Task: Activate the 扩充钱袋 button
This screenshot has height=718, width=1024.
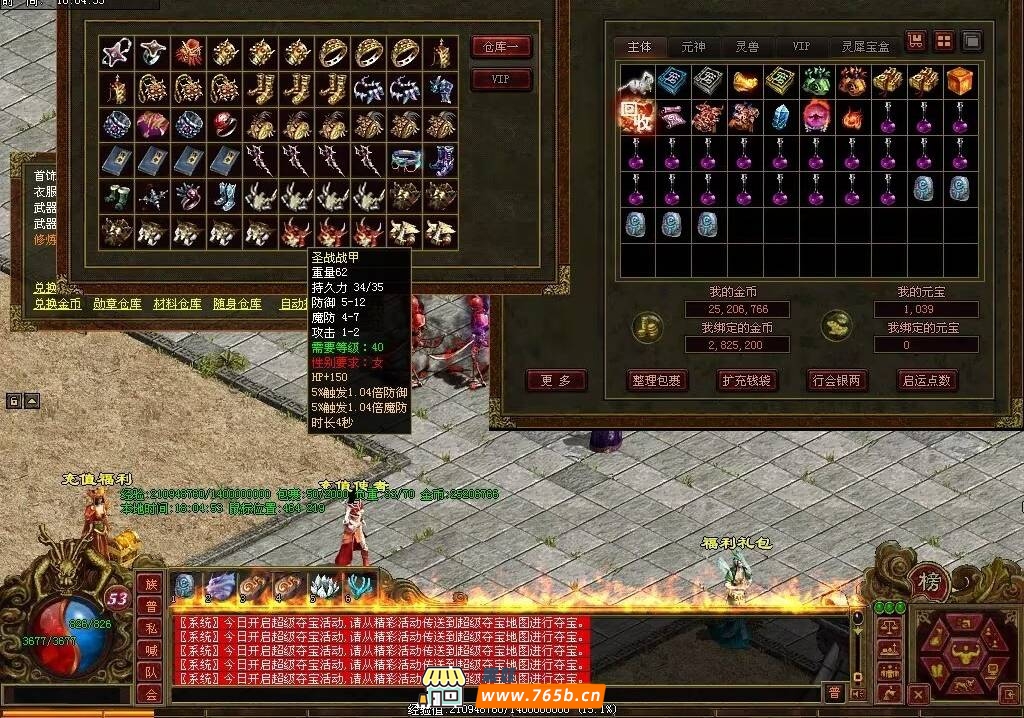Action: point(747,380)
